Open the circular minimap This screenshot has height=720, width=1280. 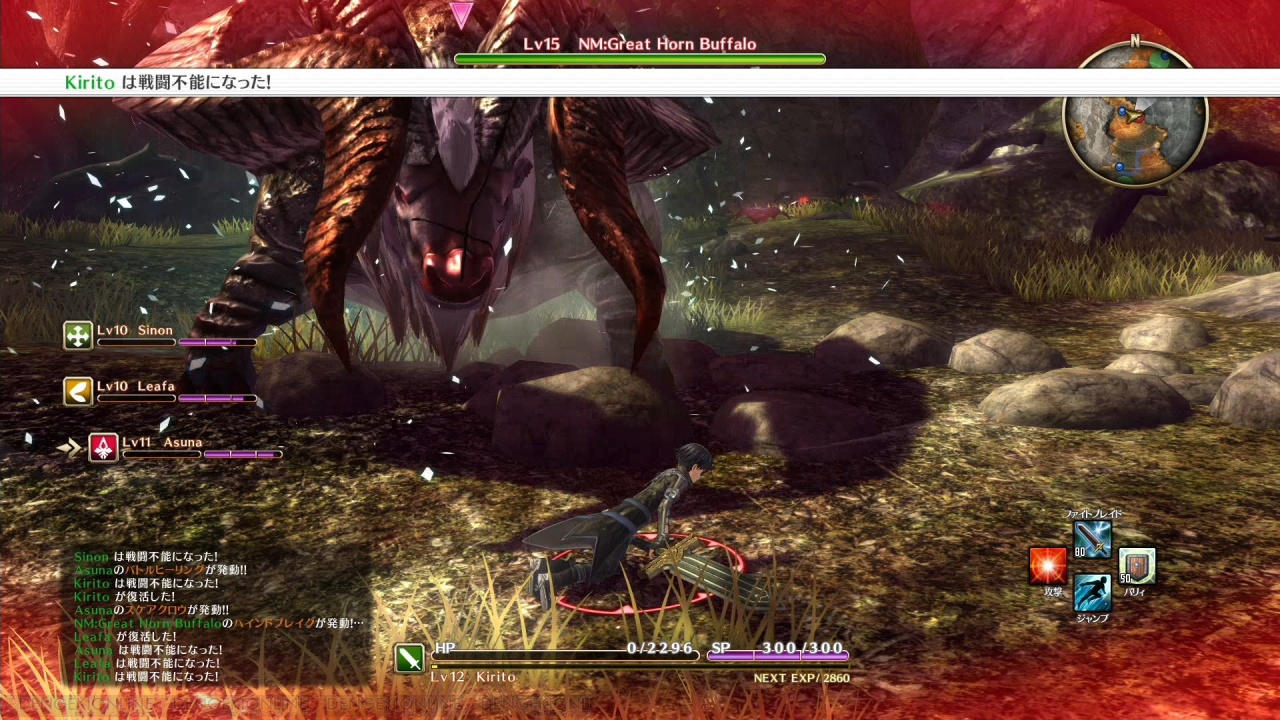click(x=1135, y=116)
